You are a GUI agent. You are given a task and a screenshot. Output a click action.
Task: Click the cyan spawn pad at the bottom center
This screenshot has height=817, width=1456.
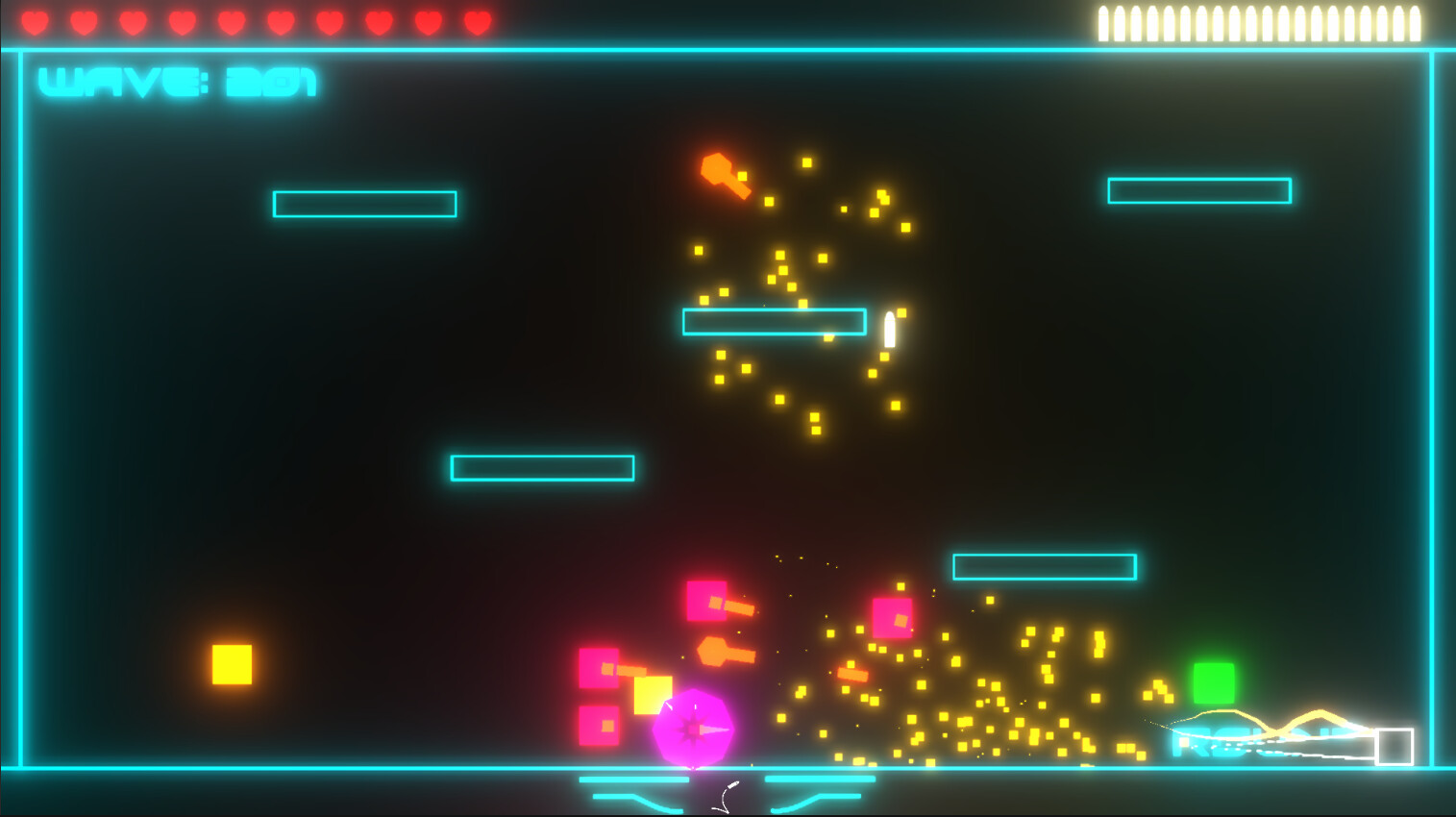click(728, 785)
